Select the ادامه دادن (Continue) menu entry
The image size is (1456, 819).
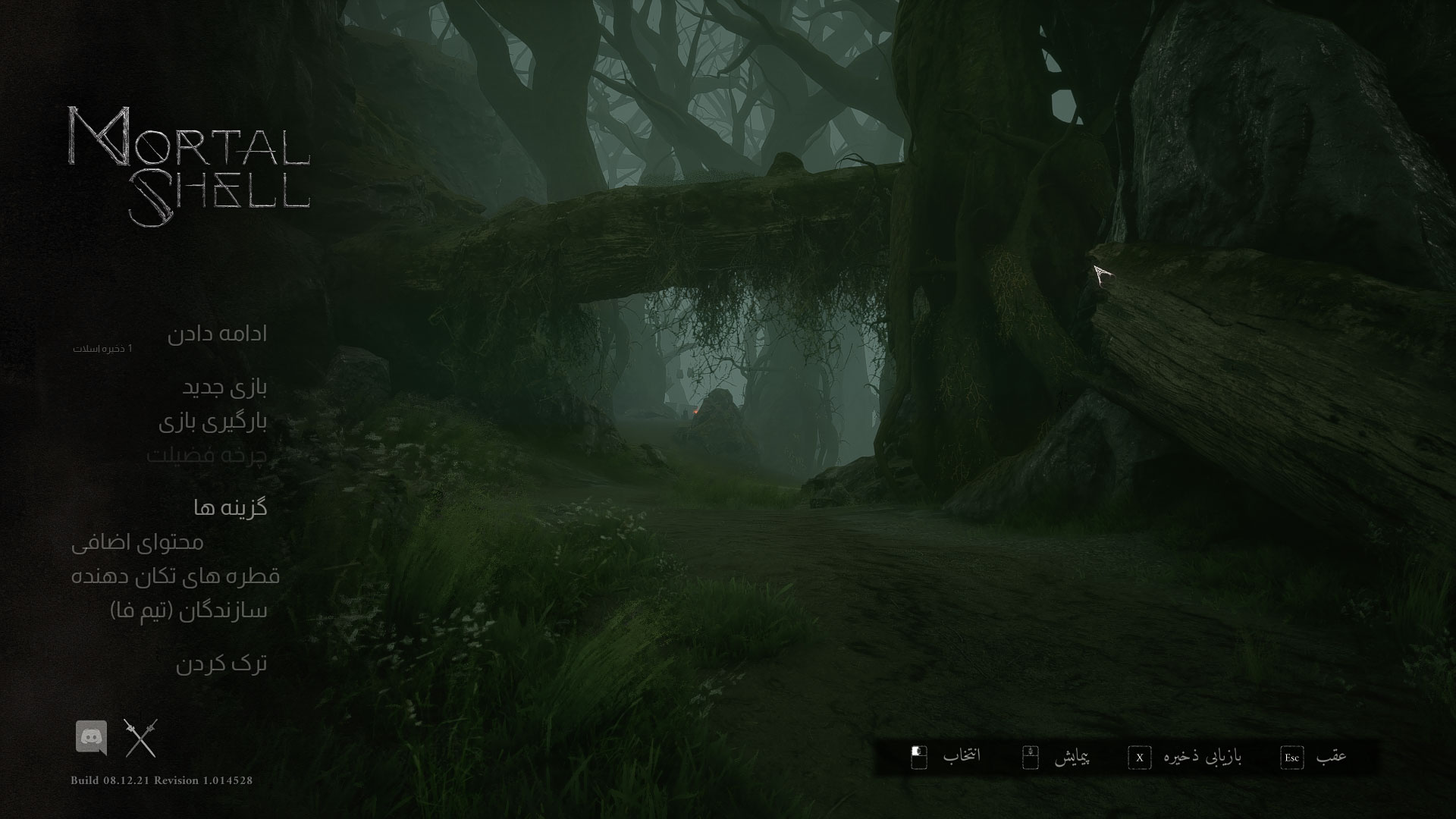pyautogui.click(x=217, y=334)
